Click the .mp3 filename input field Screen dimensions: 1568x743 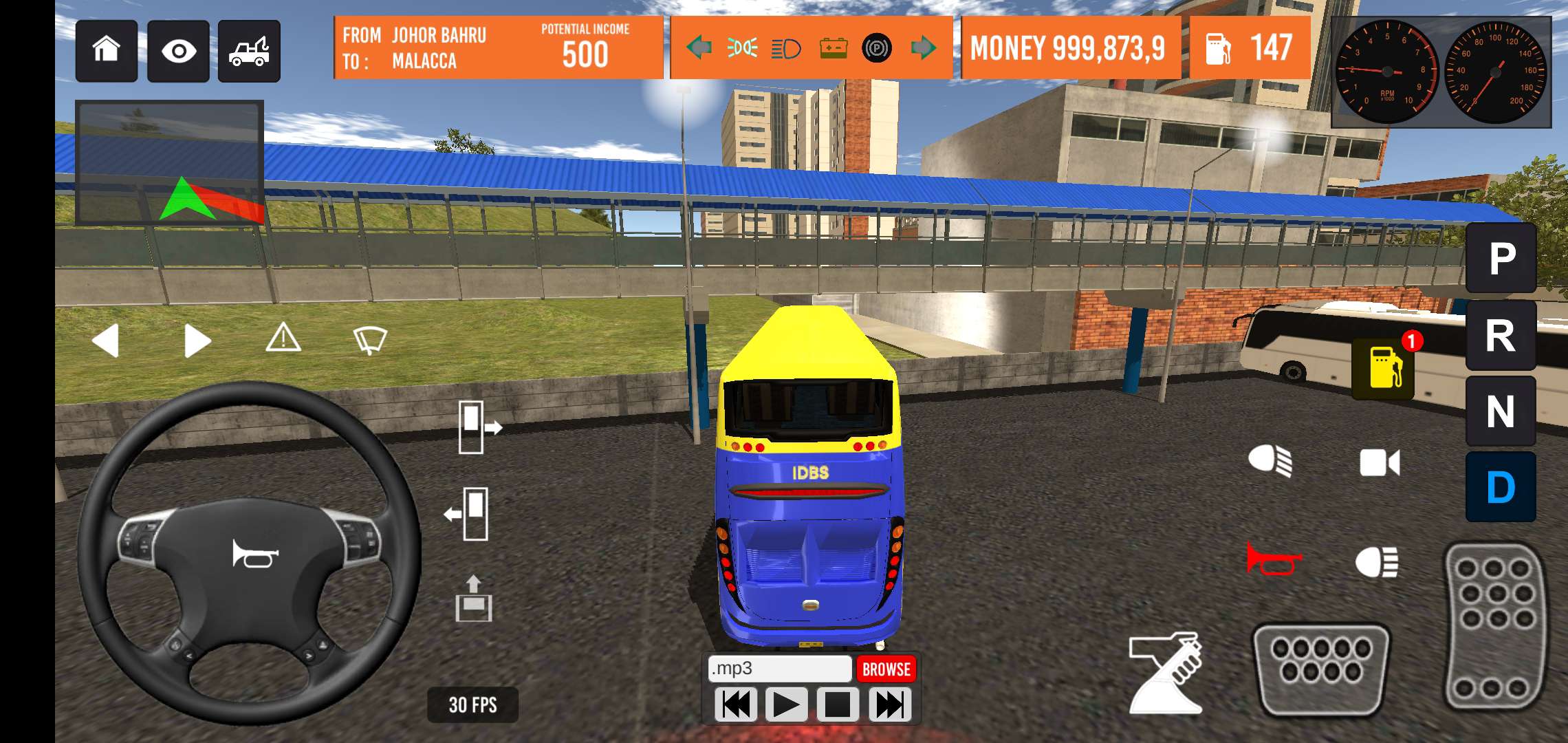[x=779, y=668]
